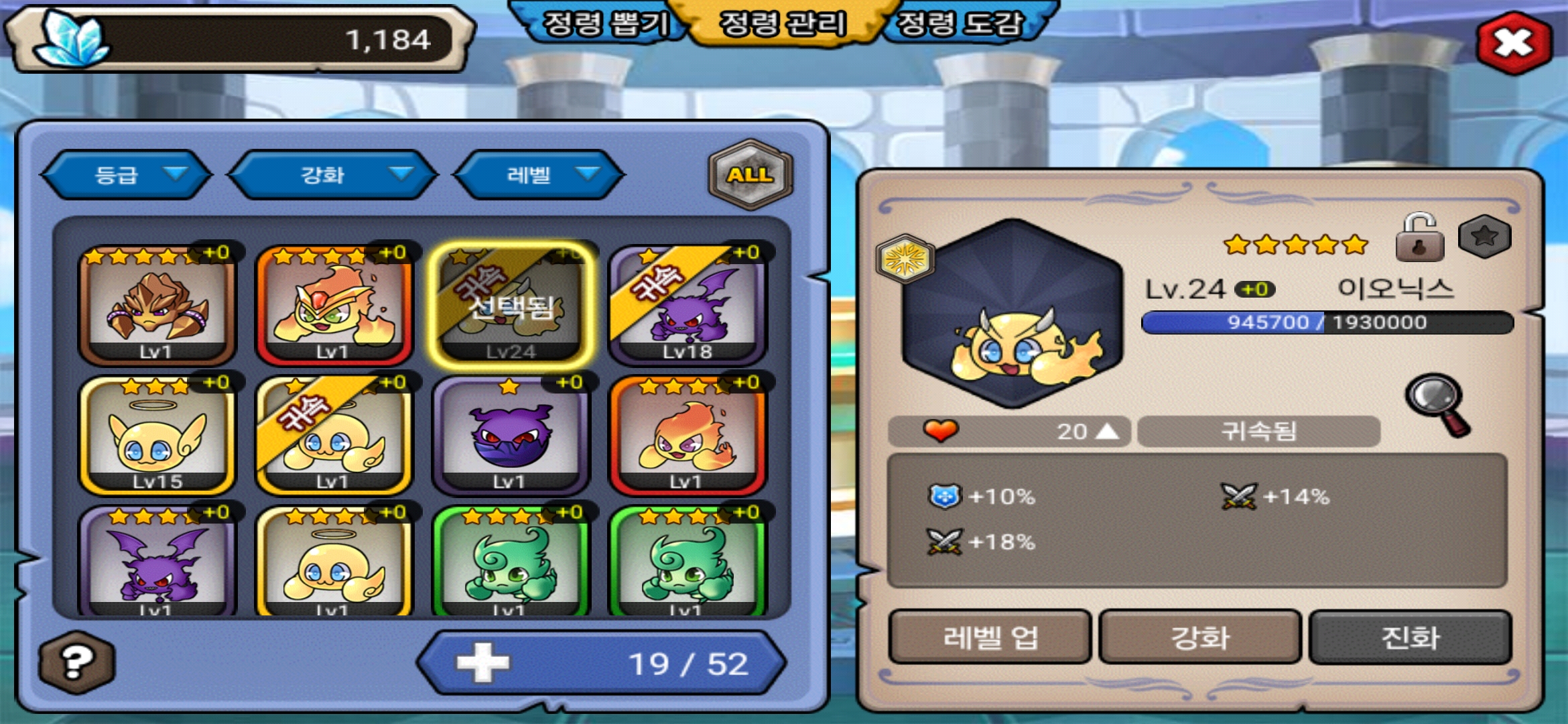Open the 강화 sort dropdown
The image size is (1568, 724).
pos(333,175)
